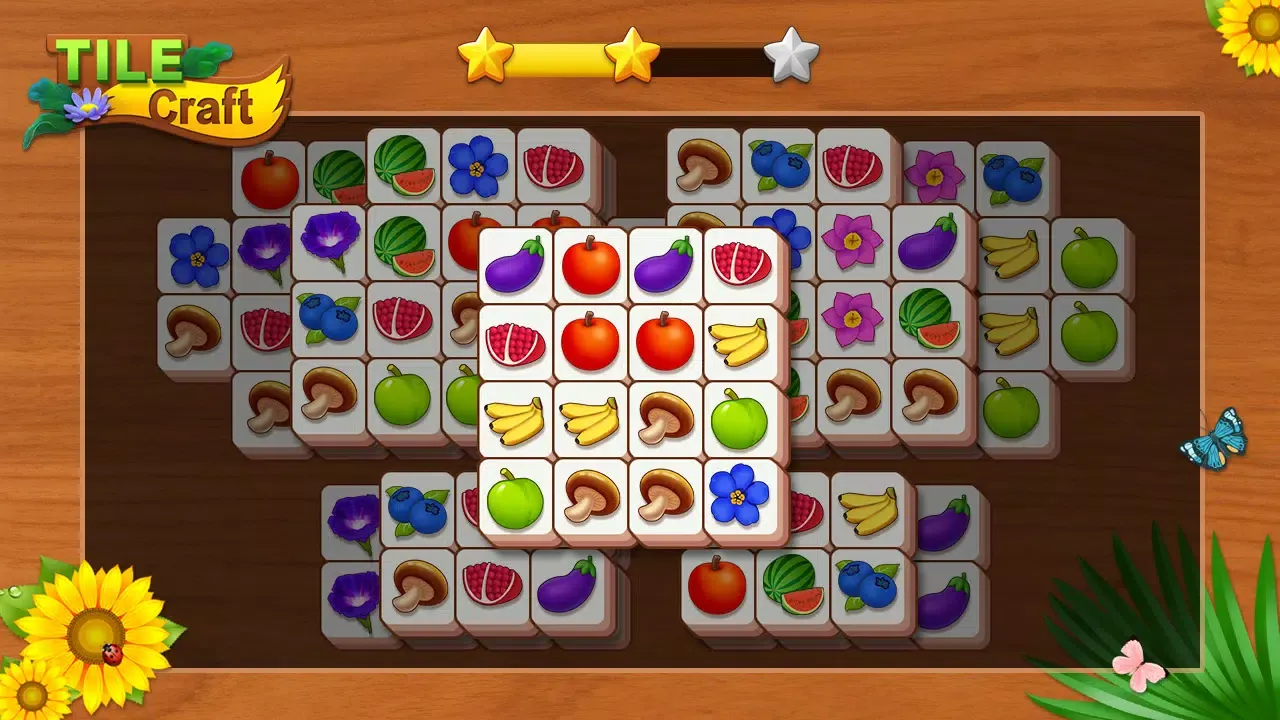This screenshot has height=720, width=1280.
Task: Tap the red apple tile in center tray
Action: (590, 340)
